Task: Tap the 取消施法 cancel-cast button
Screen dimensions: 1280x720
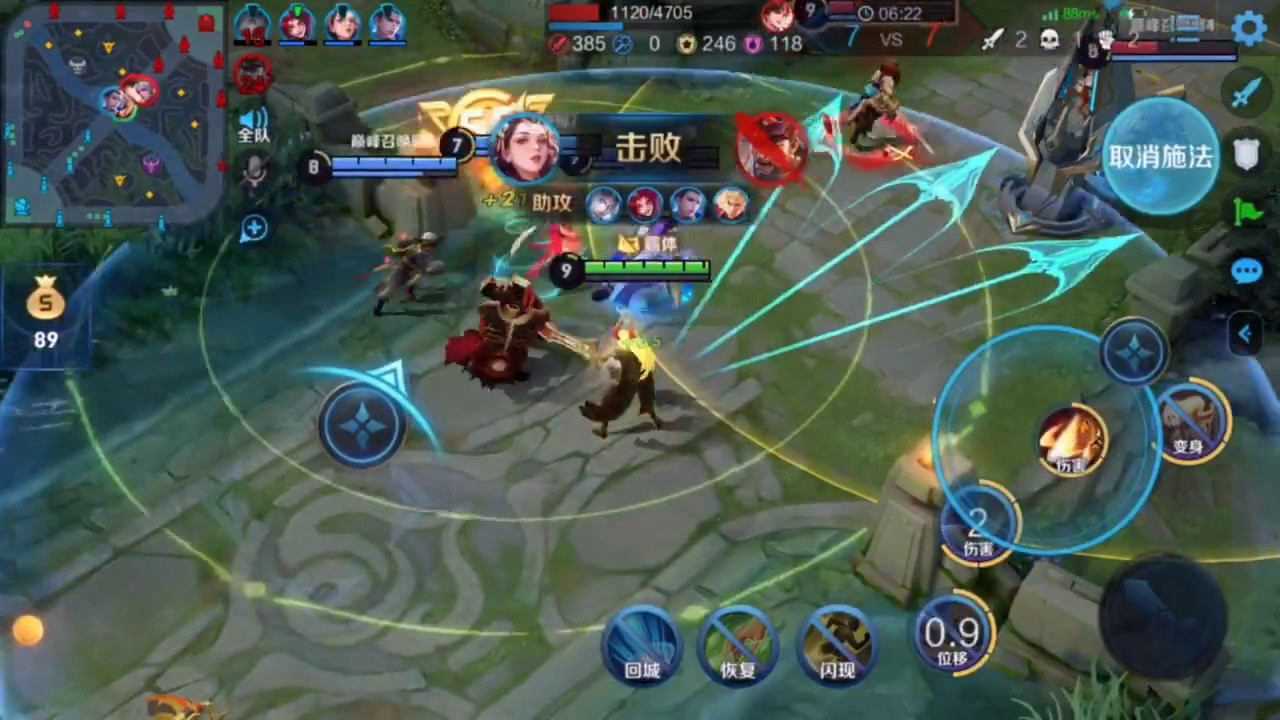Action: (1160, 156)
